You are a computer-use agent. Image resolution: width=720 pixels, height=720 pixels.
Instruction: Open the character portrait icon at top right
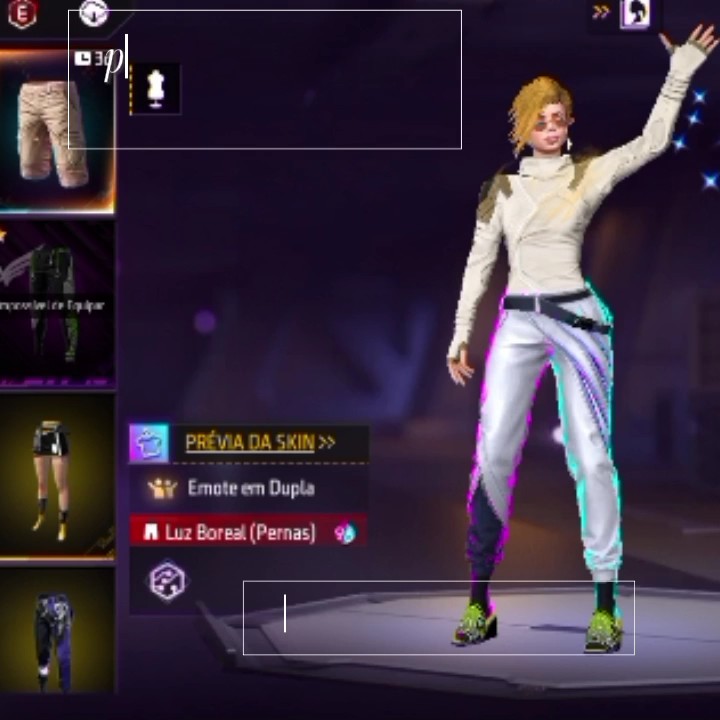(636, 13)
